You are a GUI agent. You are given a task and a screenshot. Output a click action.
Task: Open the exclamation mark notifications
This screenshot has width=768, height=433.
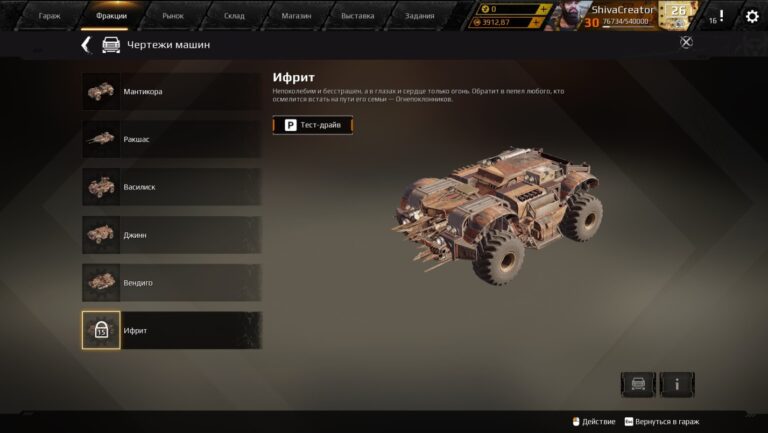(721, 16)
